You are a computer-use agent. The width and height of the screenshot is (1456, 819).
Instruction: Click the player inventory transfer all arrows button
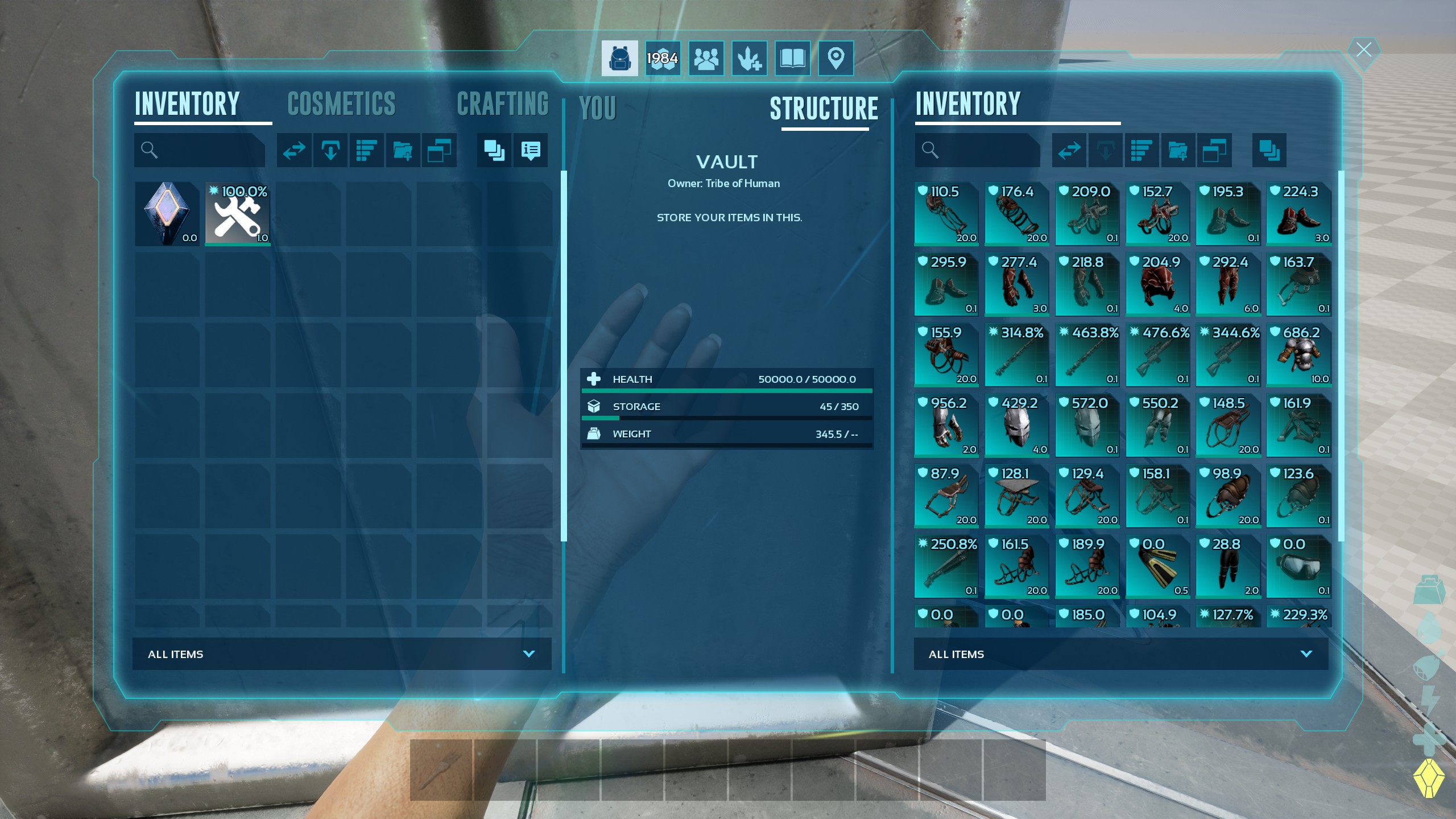(x=294, y=150)
